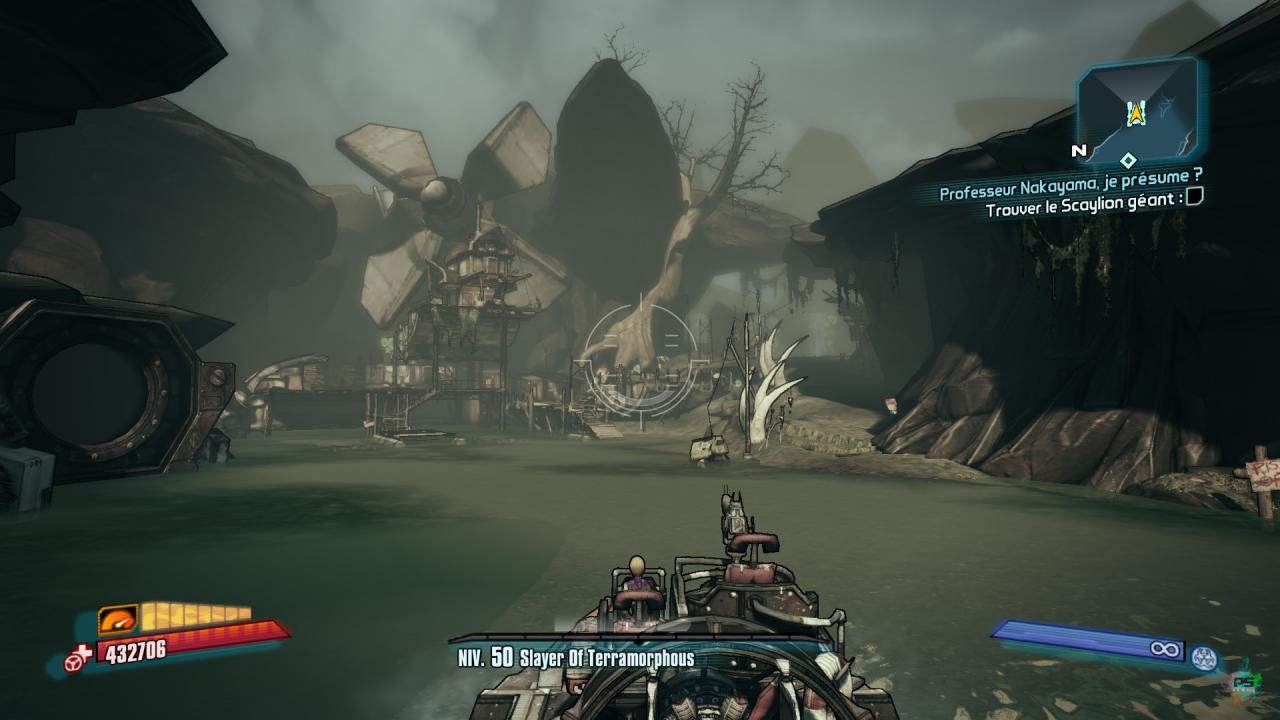Viewport: 1280px width, 720px height.
Task: Click the vehicle health cross icon
Action: [79, 660]
